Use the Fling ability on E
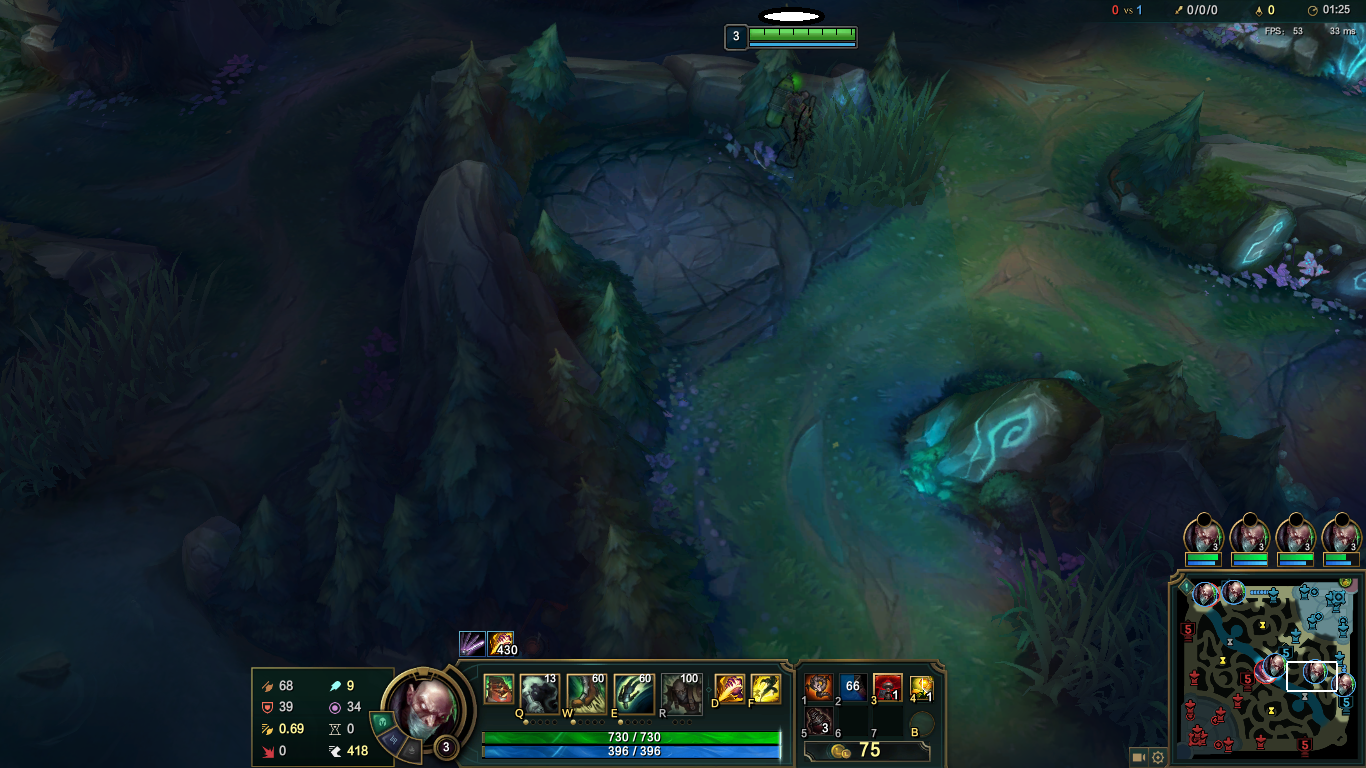This screenshot has height=768, width=1366. pos(633,690)
